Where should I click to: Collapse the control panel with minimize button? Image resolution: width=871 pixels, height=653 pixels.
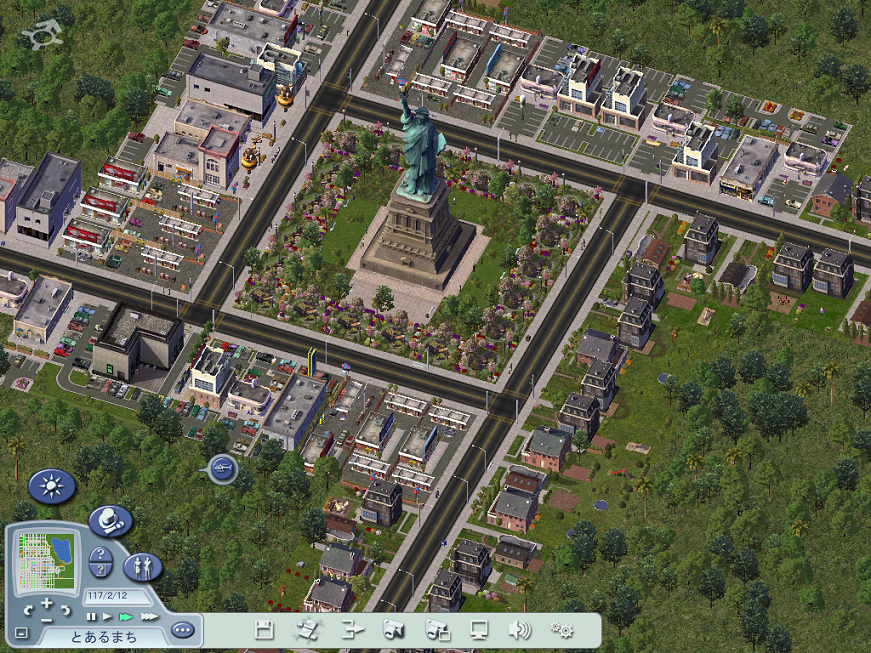(x=21, y=632)
